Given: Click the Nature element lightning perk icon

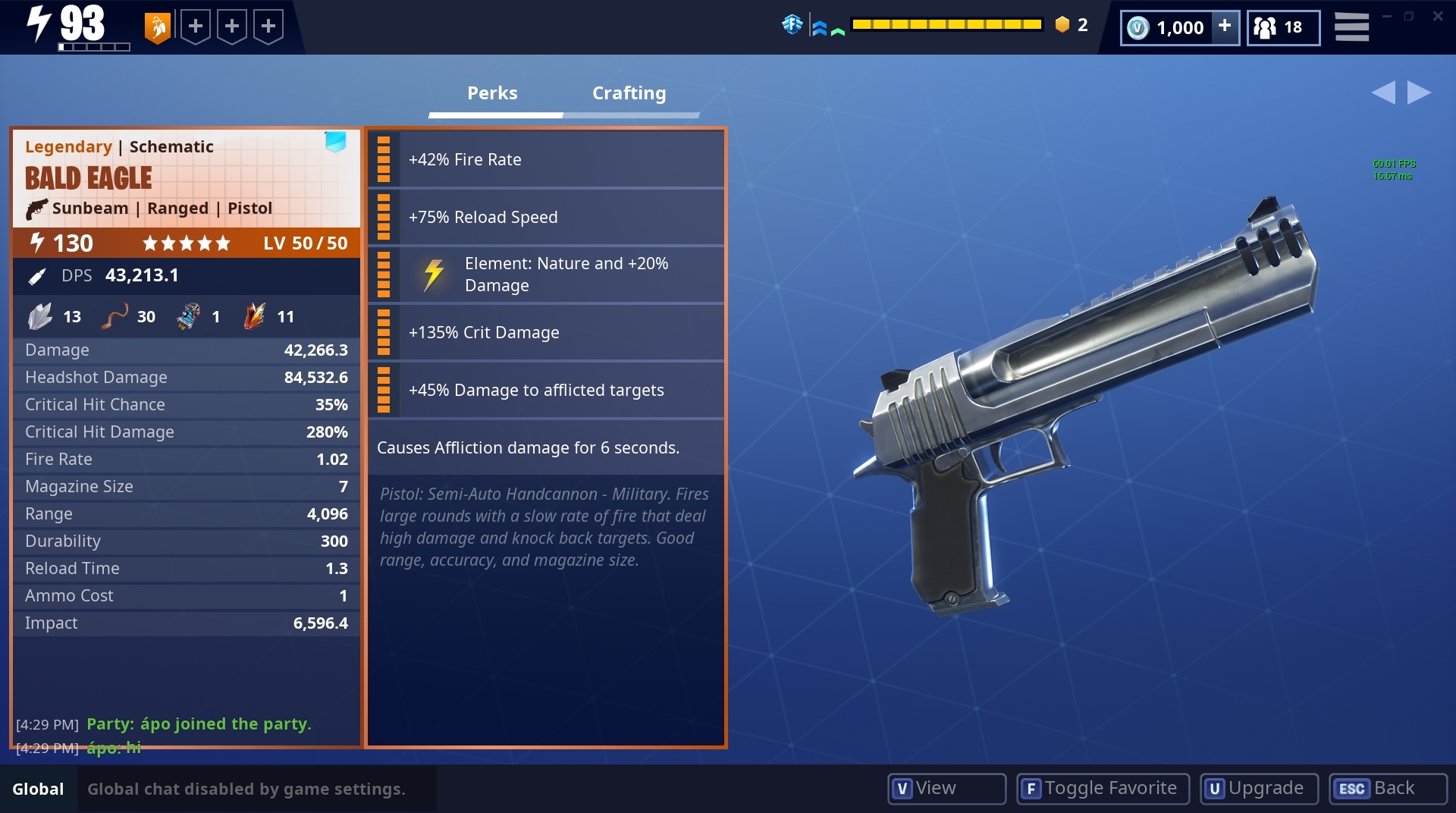Looking at the screenshot, I should (x=434, y=275).
